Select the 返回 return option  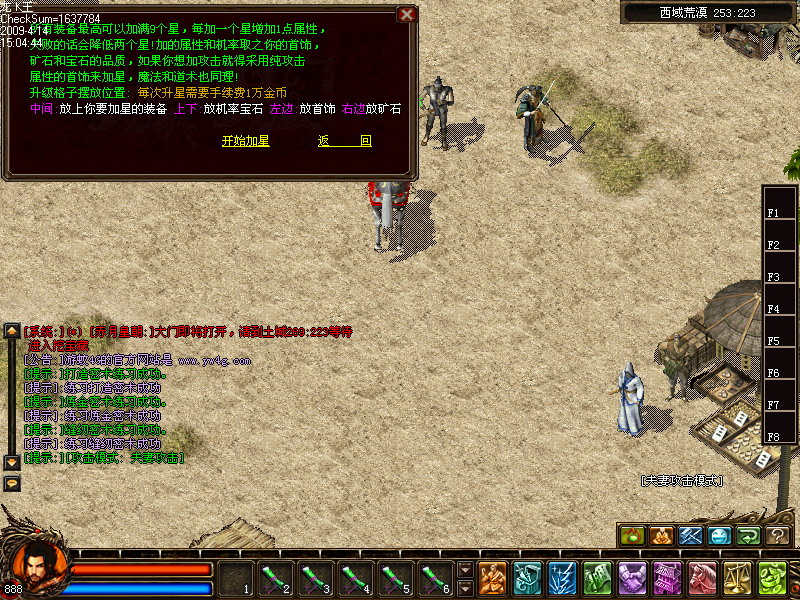click(x=345, y=141)
